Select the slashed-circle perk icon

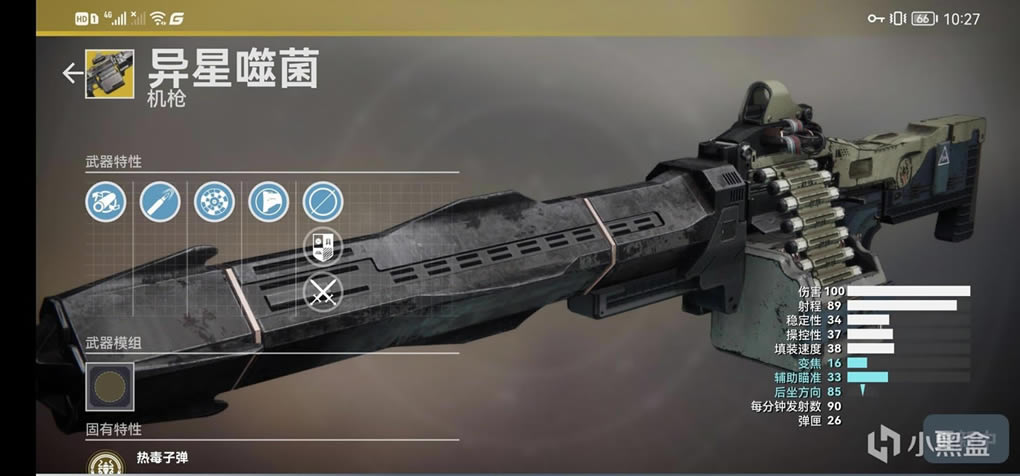pyautogui.click(x=322, y=203)
